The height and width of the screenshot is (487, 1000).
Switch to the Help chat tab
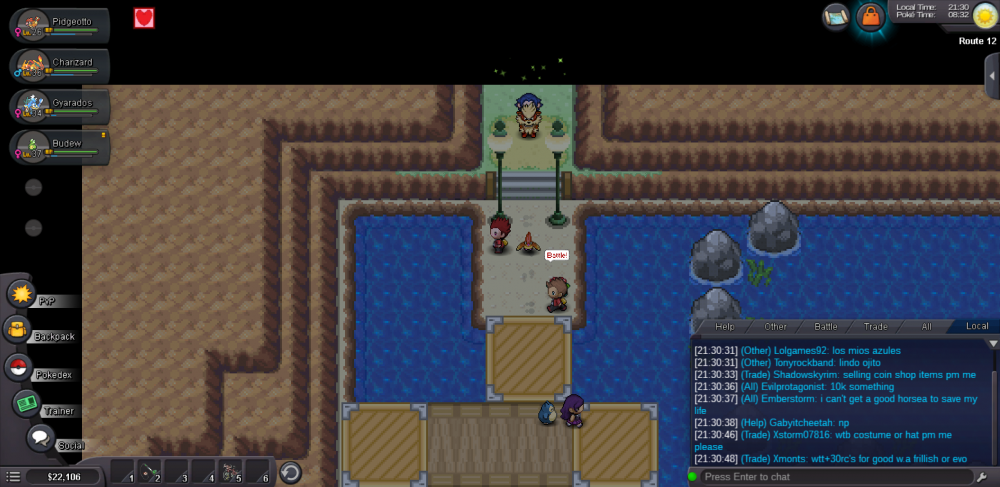(725, 327)
